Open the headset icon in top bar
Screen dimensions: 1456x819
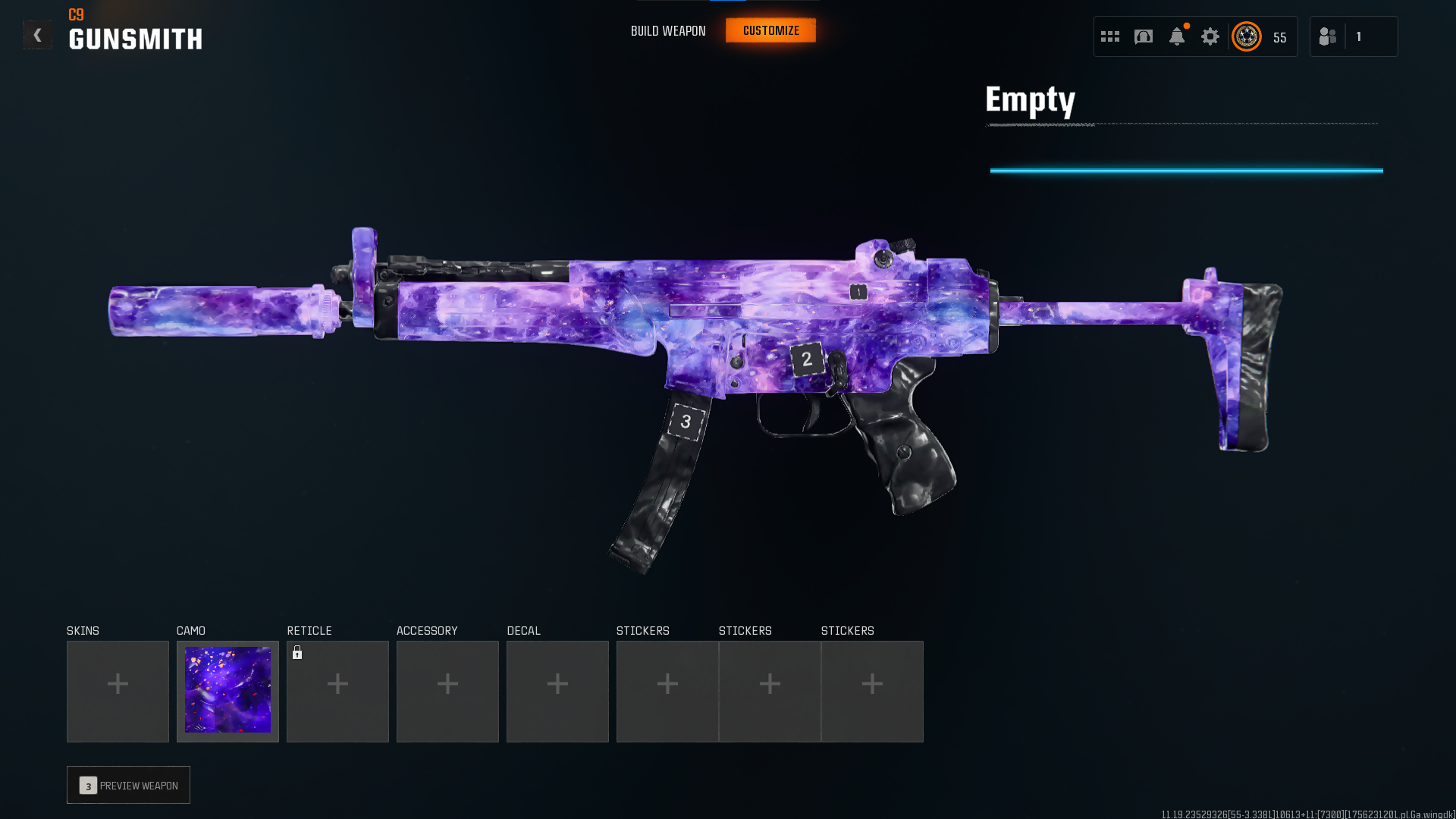[x=1143, y=36]
